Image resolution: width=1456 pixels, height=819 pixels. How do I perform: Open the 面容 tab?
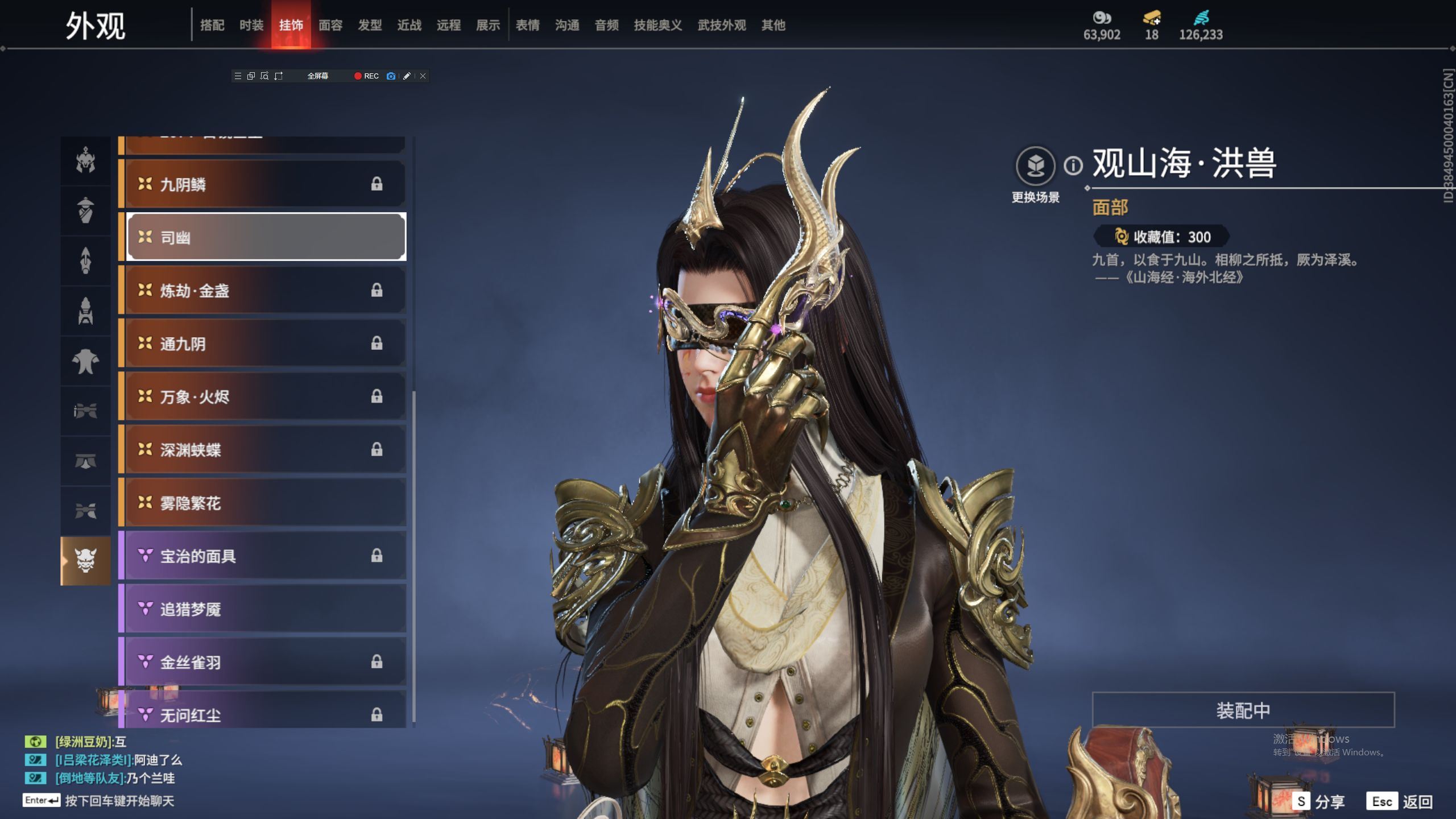[x=330, y=25]
